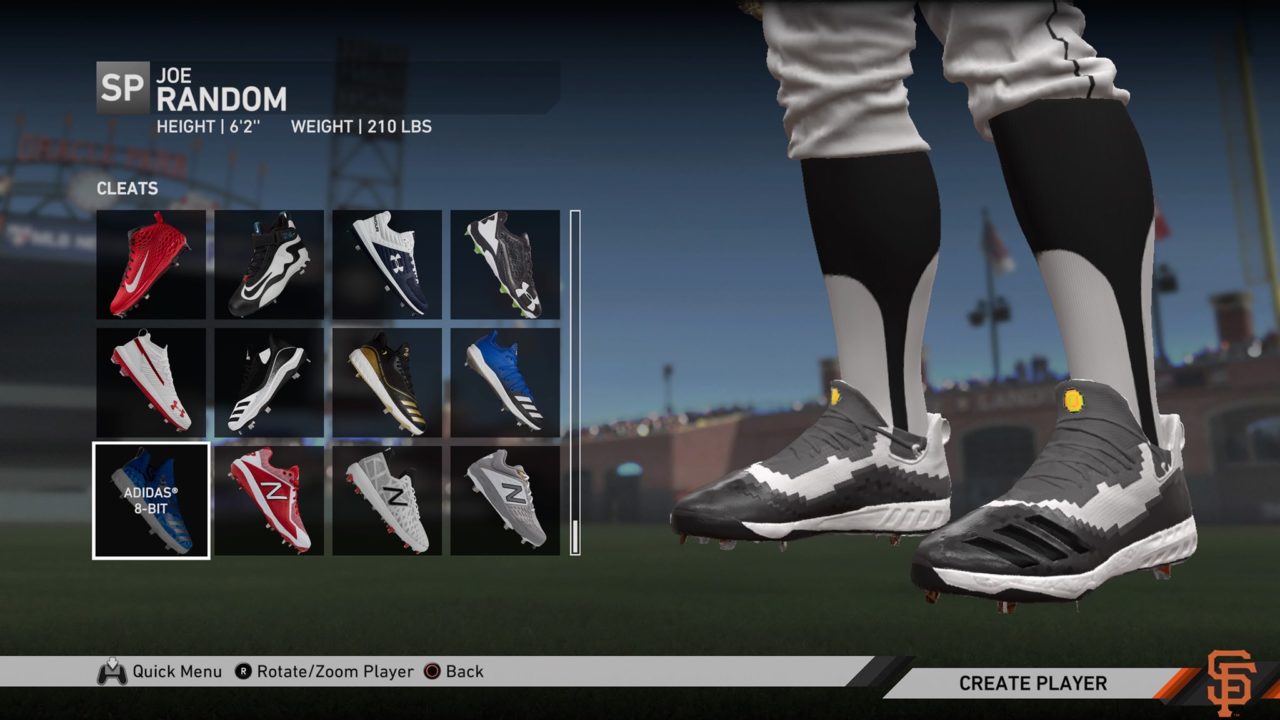Pick the black and gold Adidas cleat
This screenshot has height=720, width=1280.
pos(387,382)
